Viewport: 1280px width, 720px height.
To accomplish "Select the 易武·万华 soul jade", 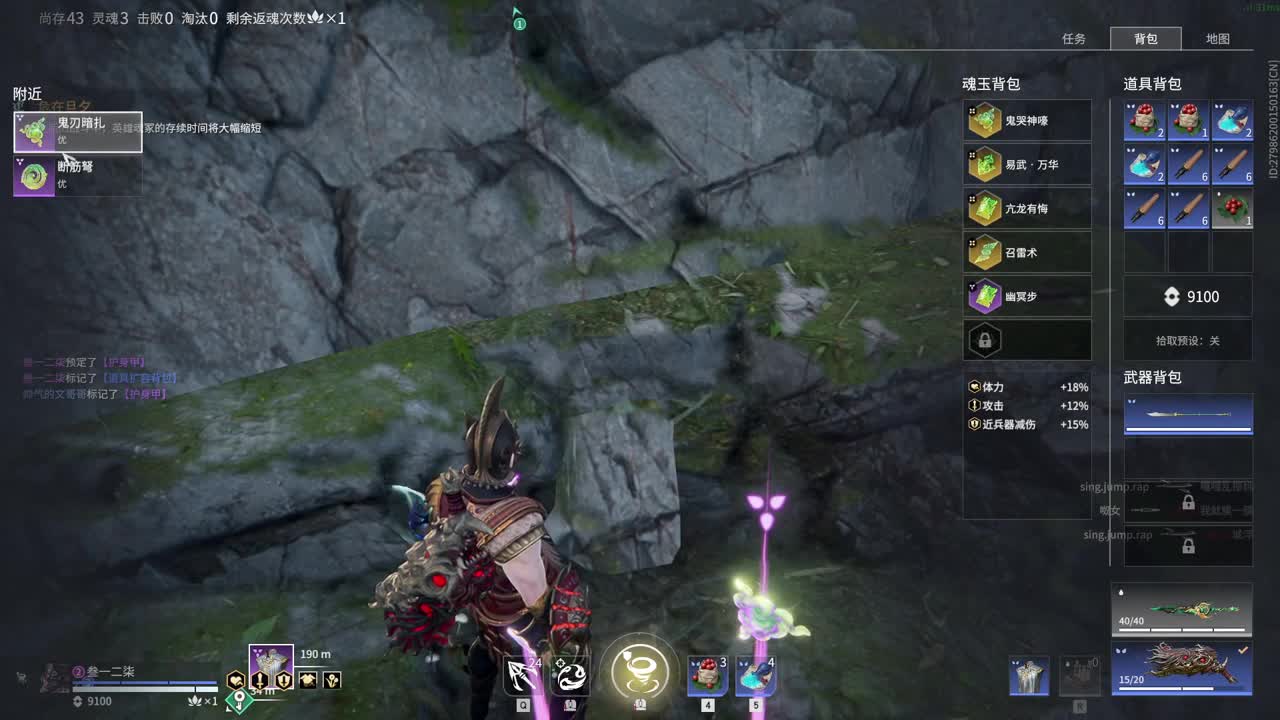I will tap(1027, 165).
